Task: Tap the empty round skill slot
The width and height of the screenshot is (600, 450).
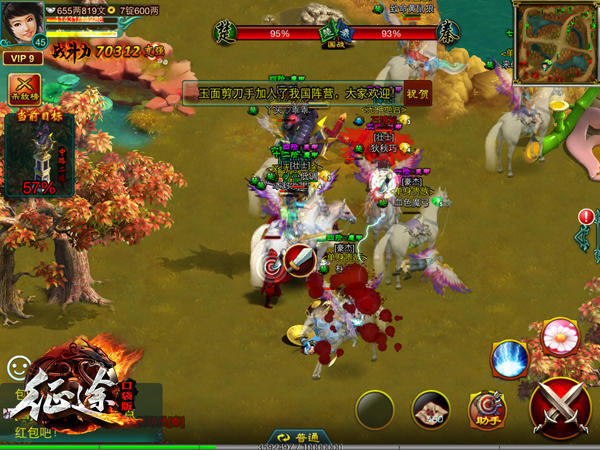Action: 375,410
